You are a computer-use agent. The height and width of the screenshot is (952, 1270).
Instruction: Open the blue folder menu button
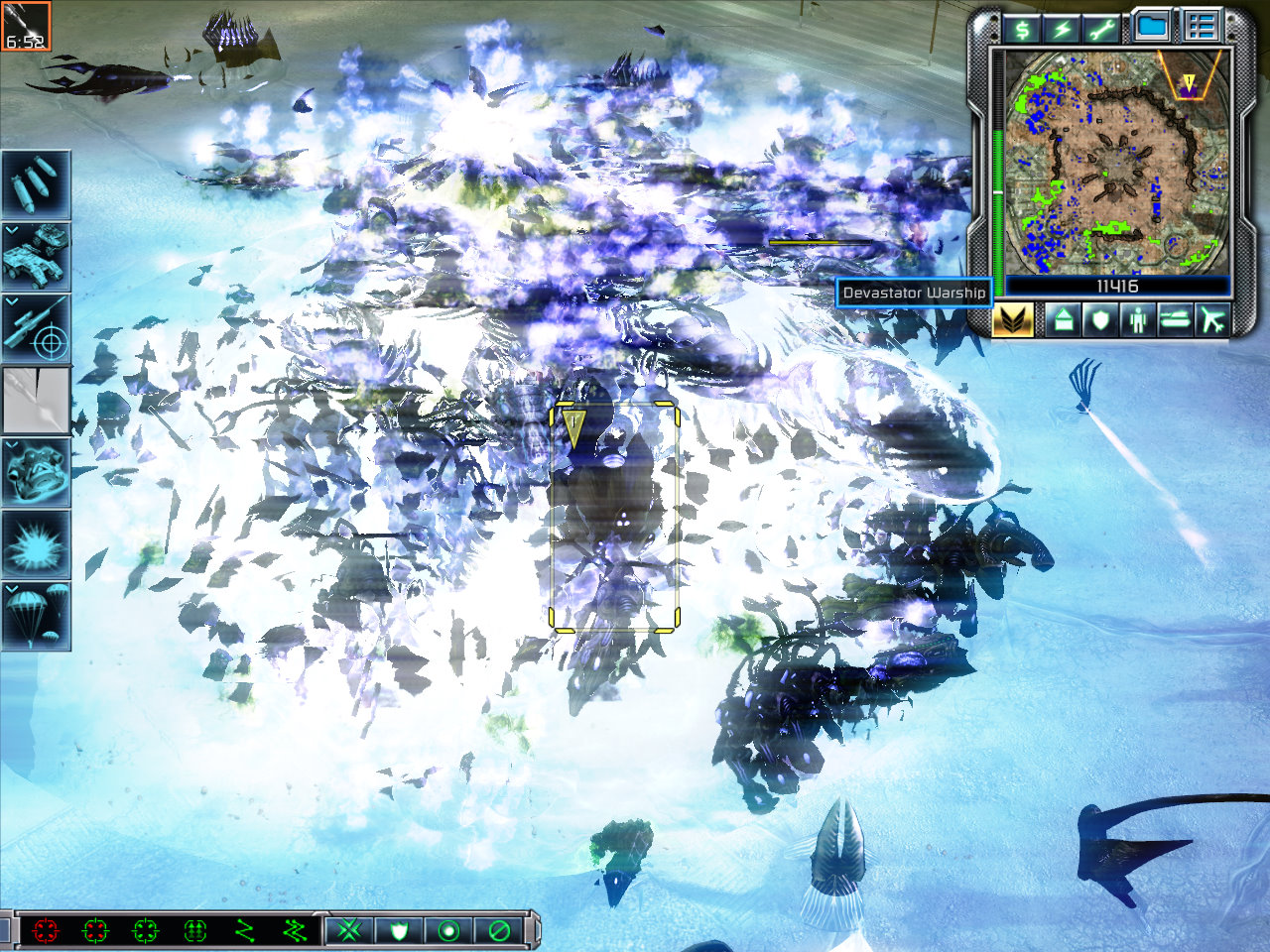(1153, 27)
